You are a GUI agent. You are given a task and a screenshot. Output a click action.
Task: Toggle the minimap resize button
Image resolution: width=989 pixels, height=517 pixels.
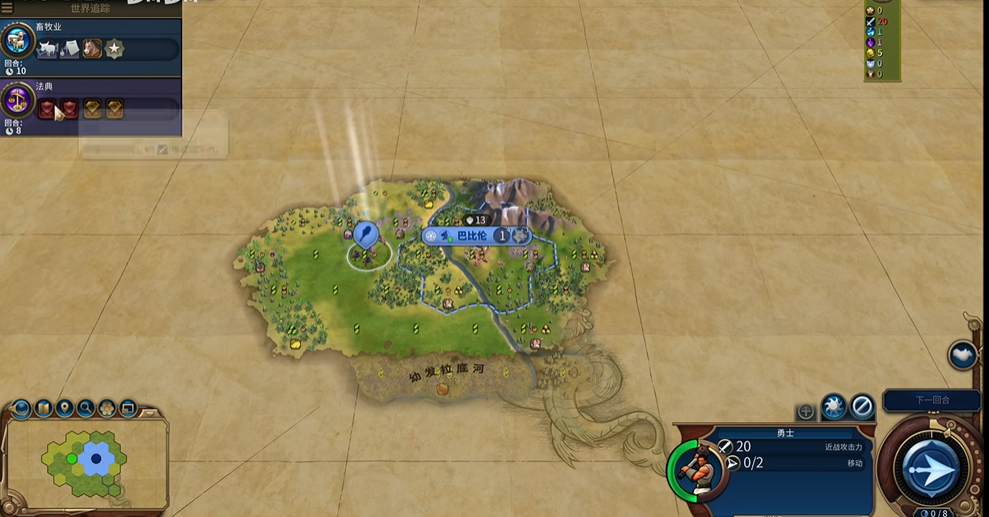coord(128,408)
